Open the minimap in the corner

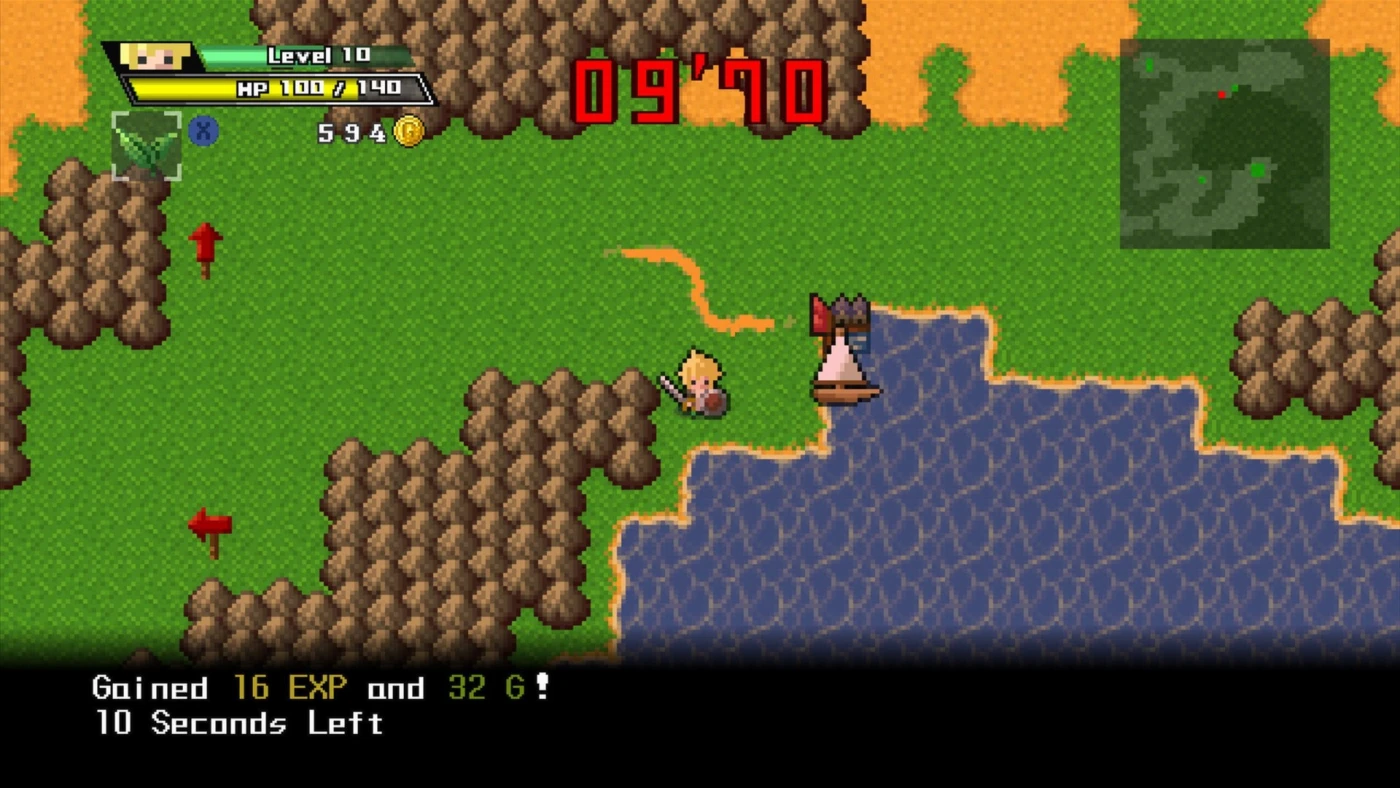click(x=1224, y=143)
